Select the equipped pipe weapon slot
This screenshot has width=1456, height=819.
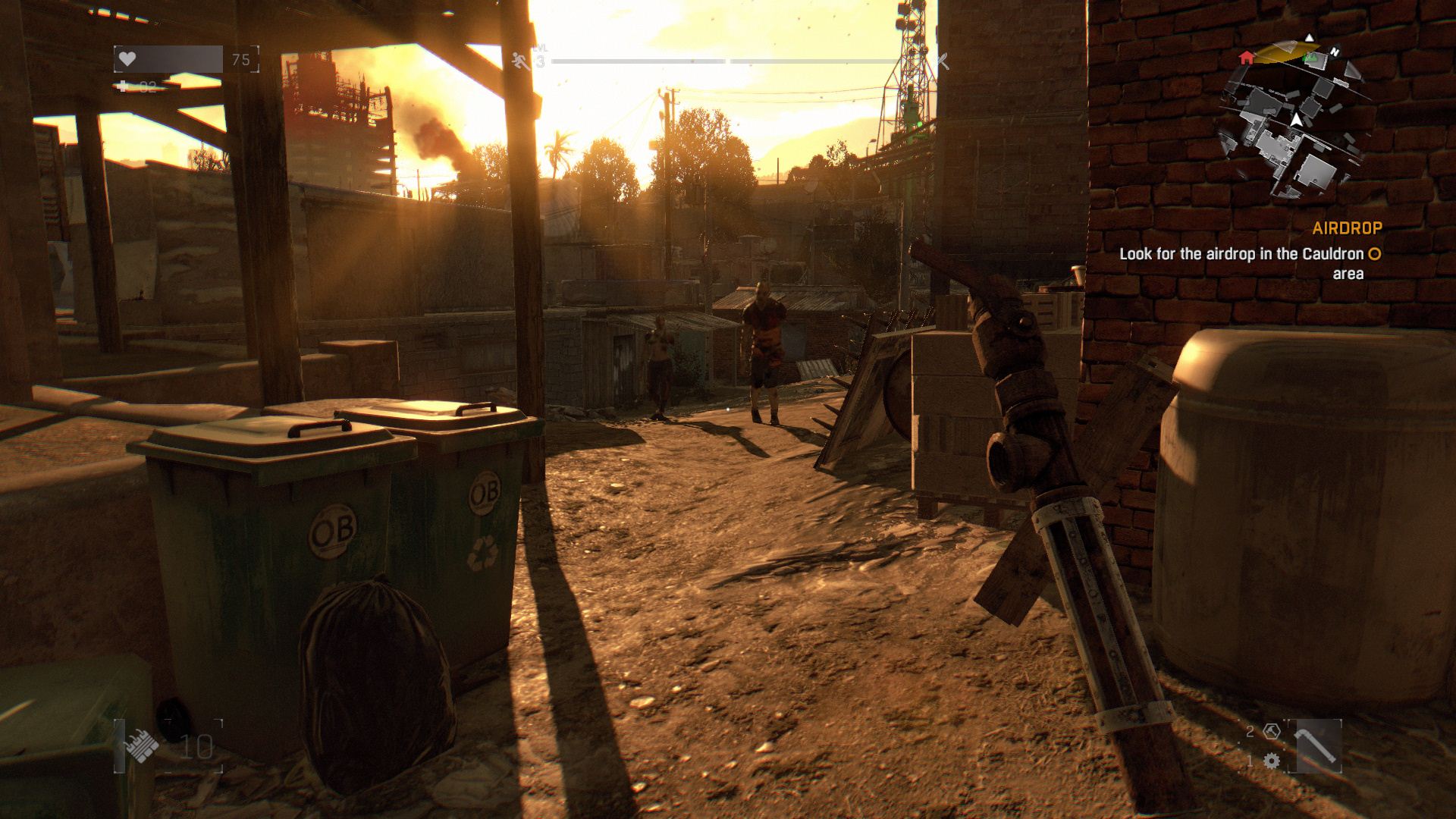(1318, 746)
